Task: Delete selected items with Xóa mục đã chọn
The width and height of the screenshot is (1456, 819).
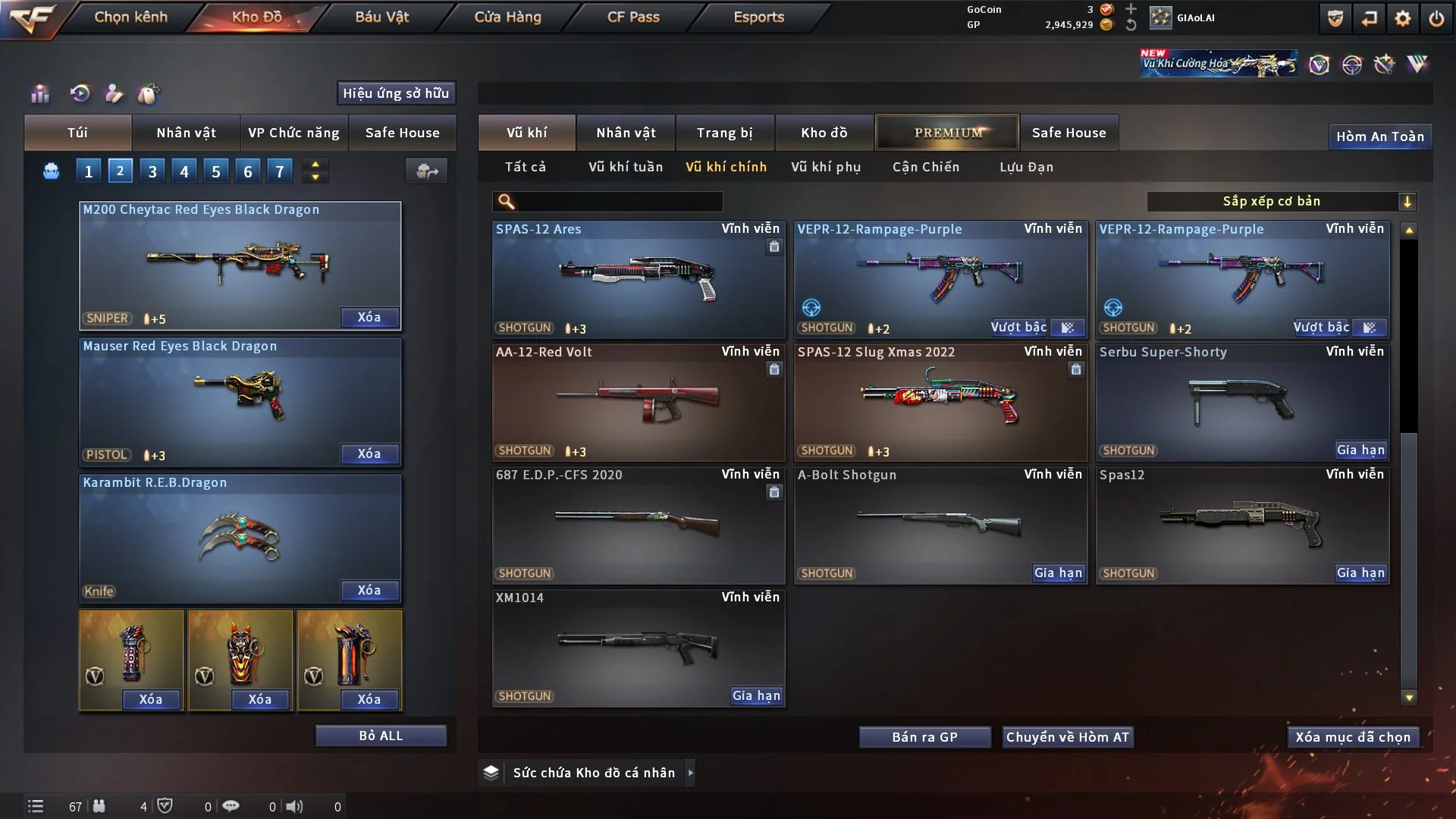Action: [1353, 737]
